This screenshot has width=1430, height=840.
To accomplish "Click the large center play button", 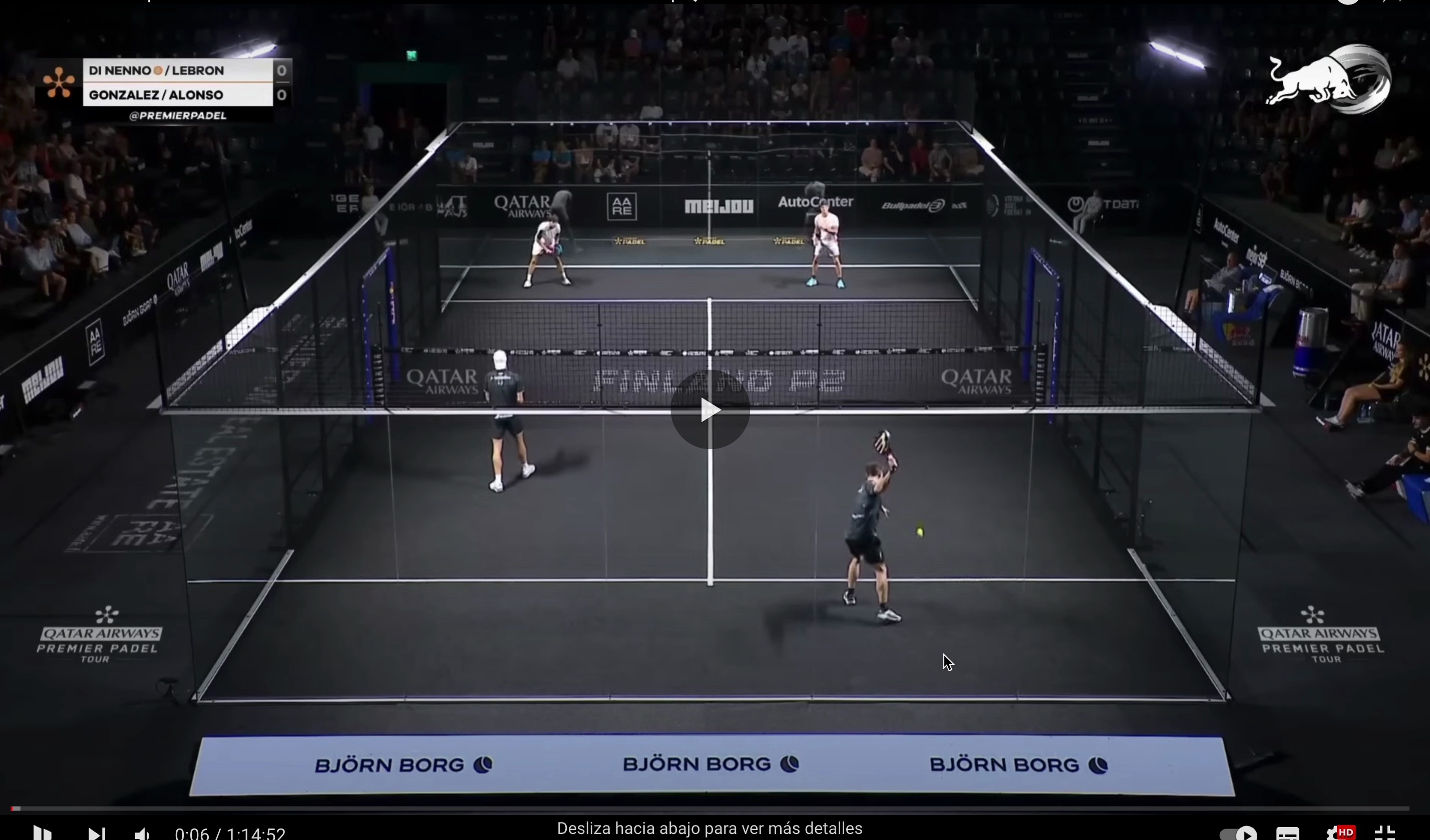I will [x=710, y=409].
